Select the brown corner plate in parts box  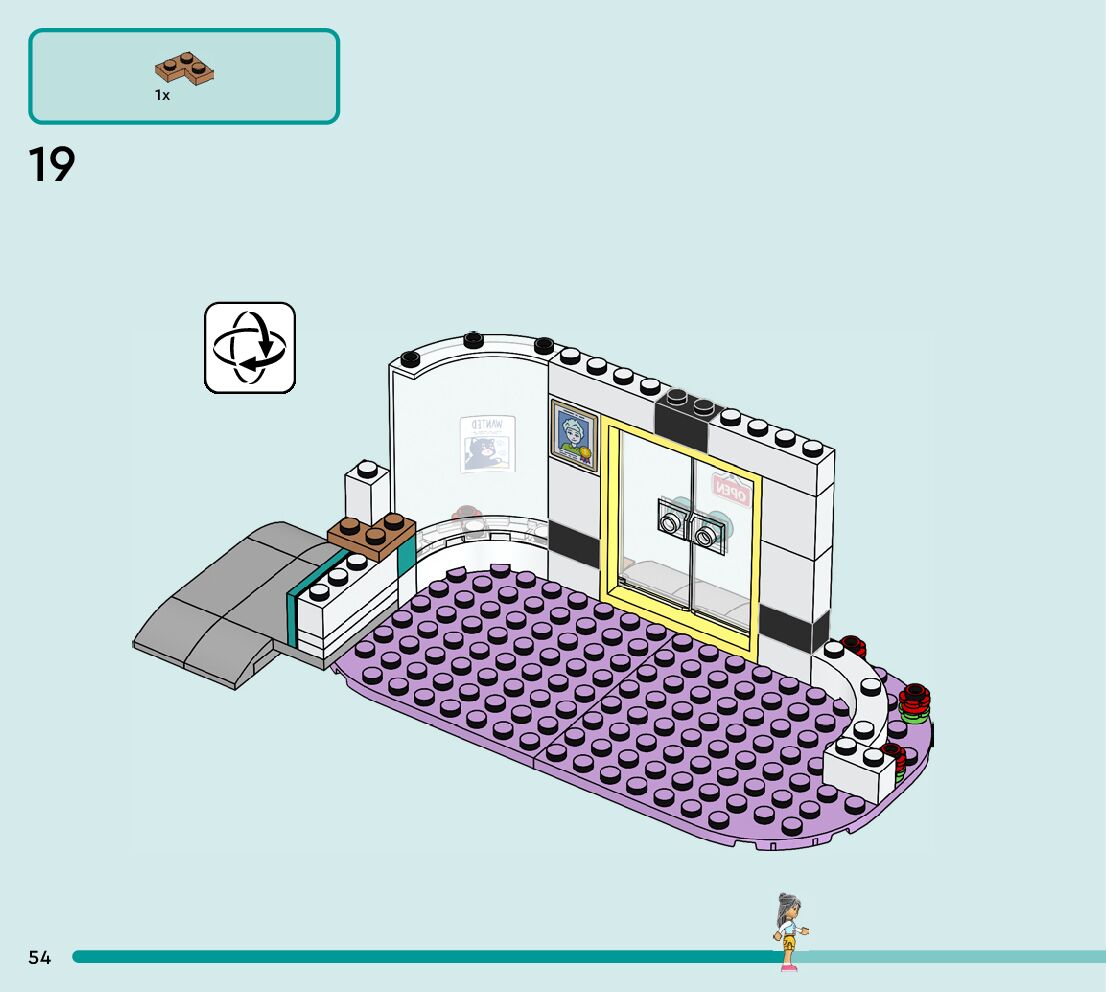[x=186, y=69]
